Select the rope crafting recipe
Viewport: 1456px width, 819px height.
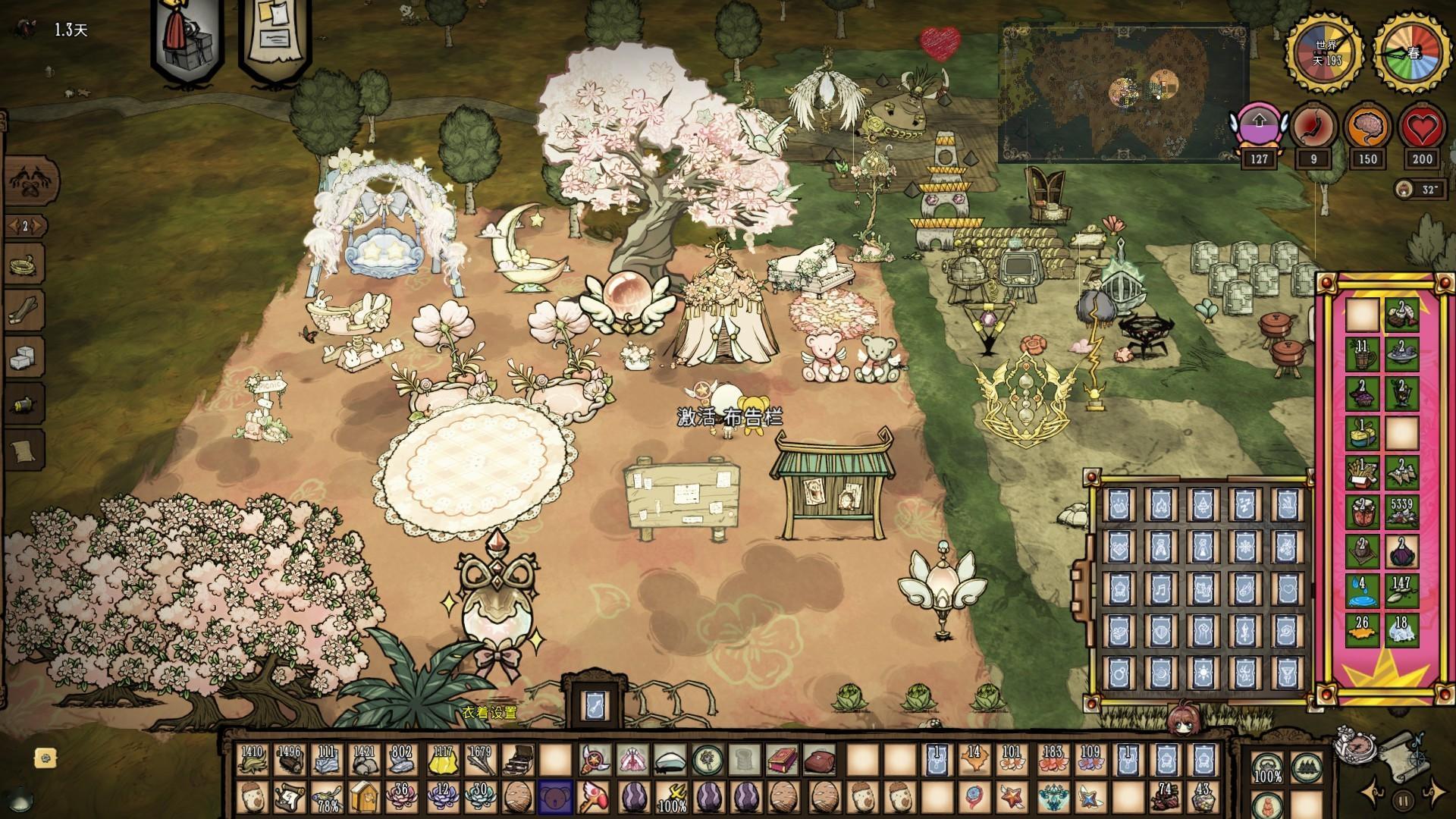(24, 265)
